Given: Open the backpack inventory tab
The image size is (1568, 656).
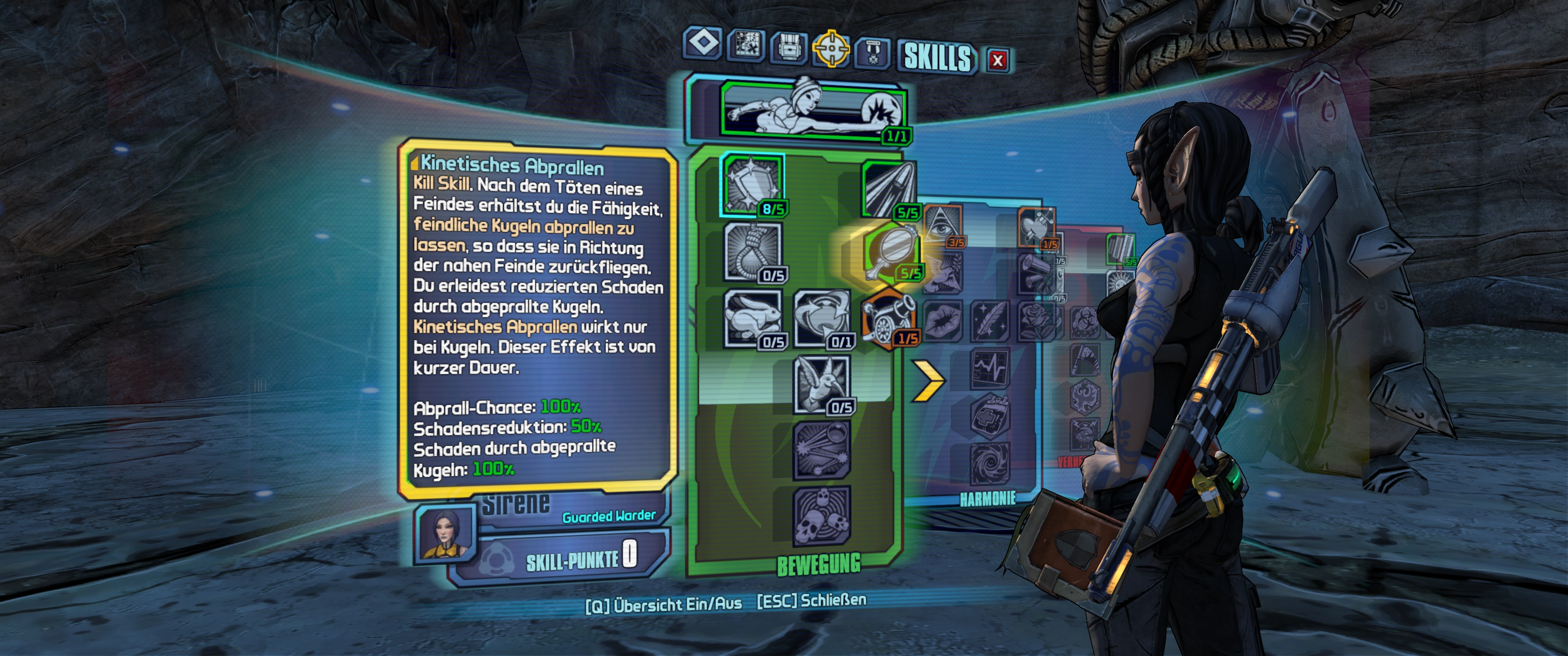Looking at the screenshot, I should [789, 47].
